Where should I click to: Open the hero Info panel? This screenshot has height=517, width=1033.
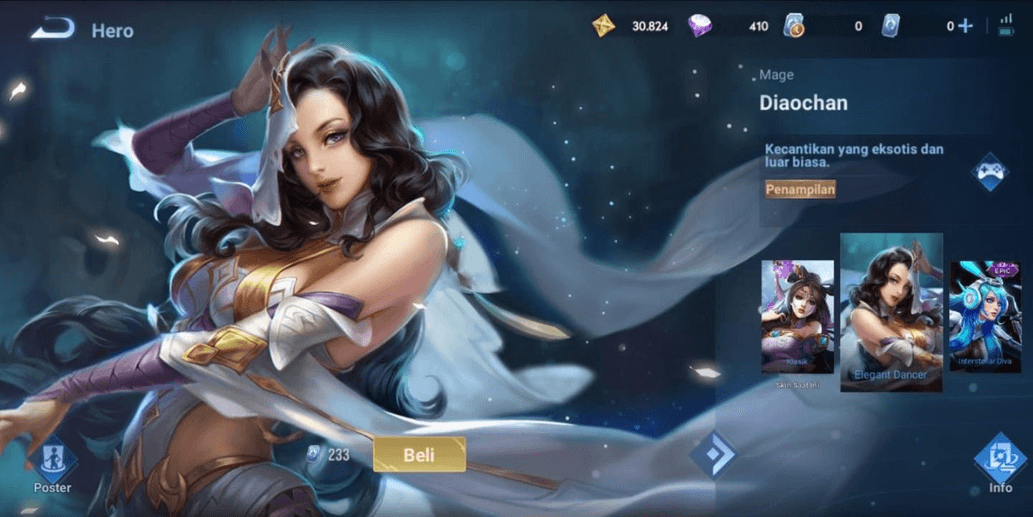pos(1000,463)
